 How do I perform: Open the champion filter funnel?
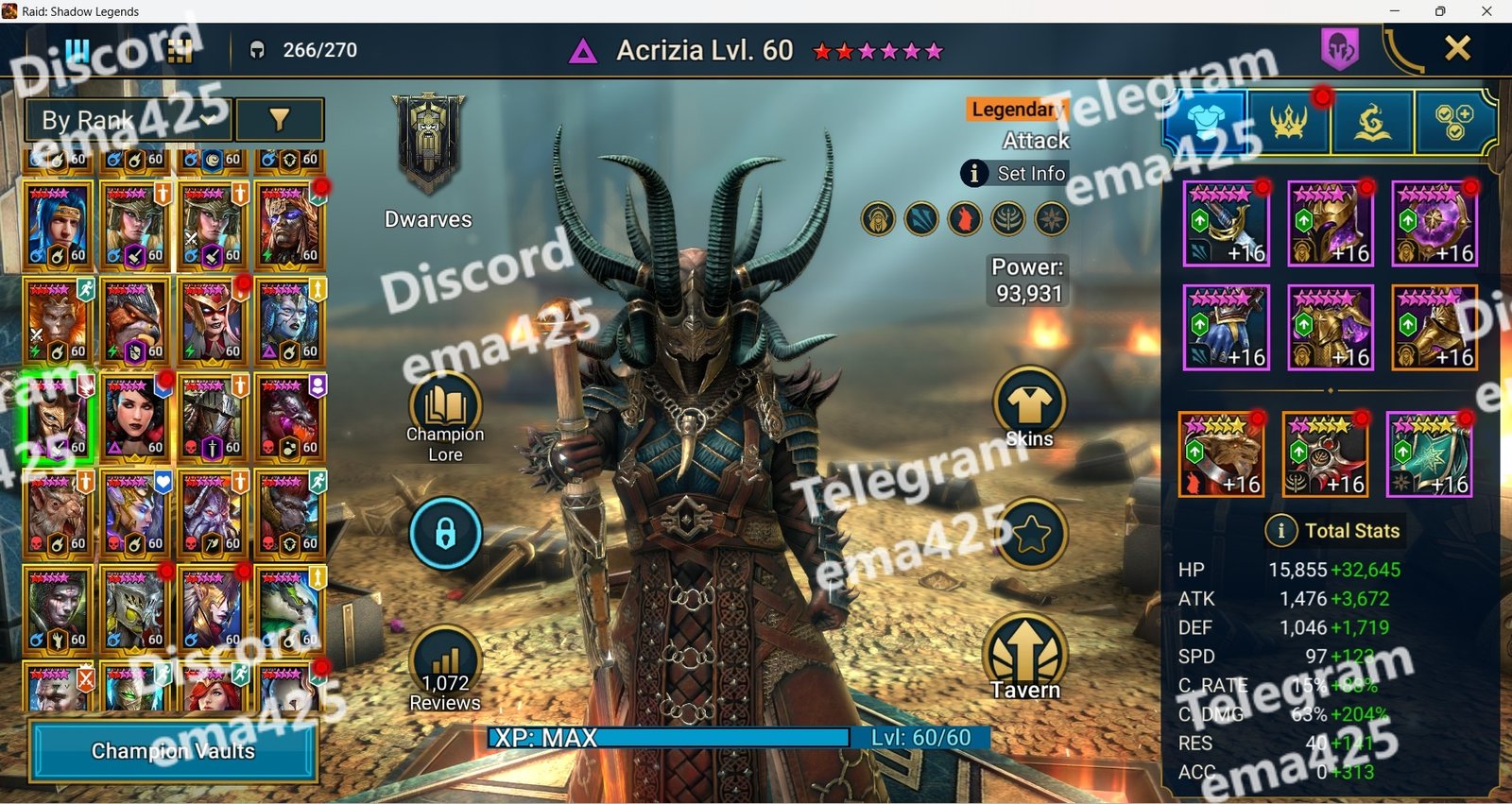coord(279,120)
